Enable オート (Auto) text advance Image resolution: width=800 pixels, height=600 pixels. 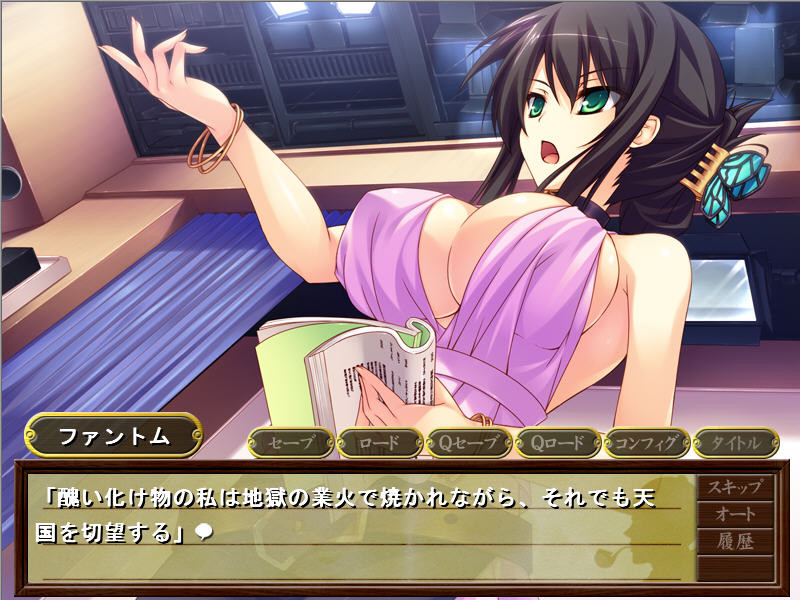pyautogui.click(x=735, y=515)
